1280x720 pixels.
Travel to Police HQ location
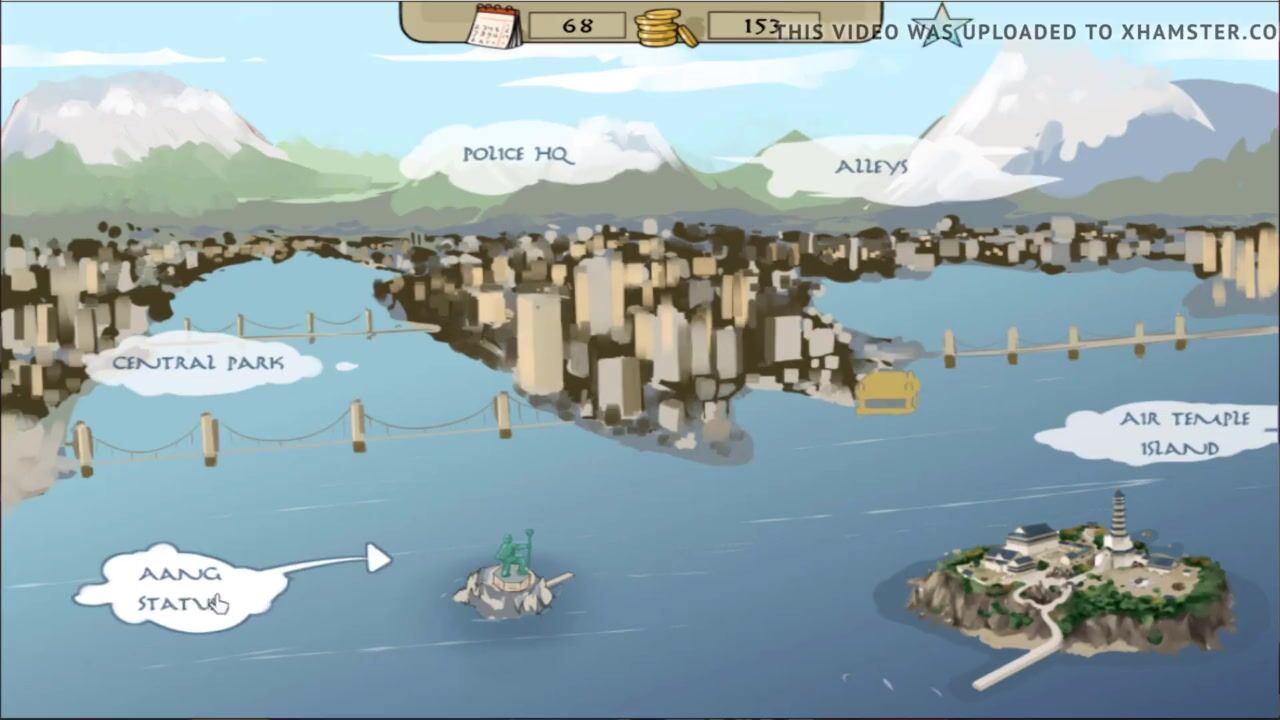[517, 155]
